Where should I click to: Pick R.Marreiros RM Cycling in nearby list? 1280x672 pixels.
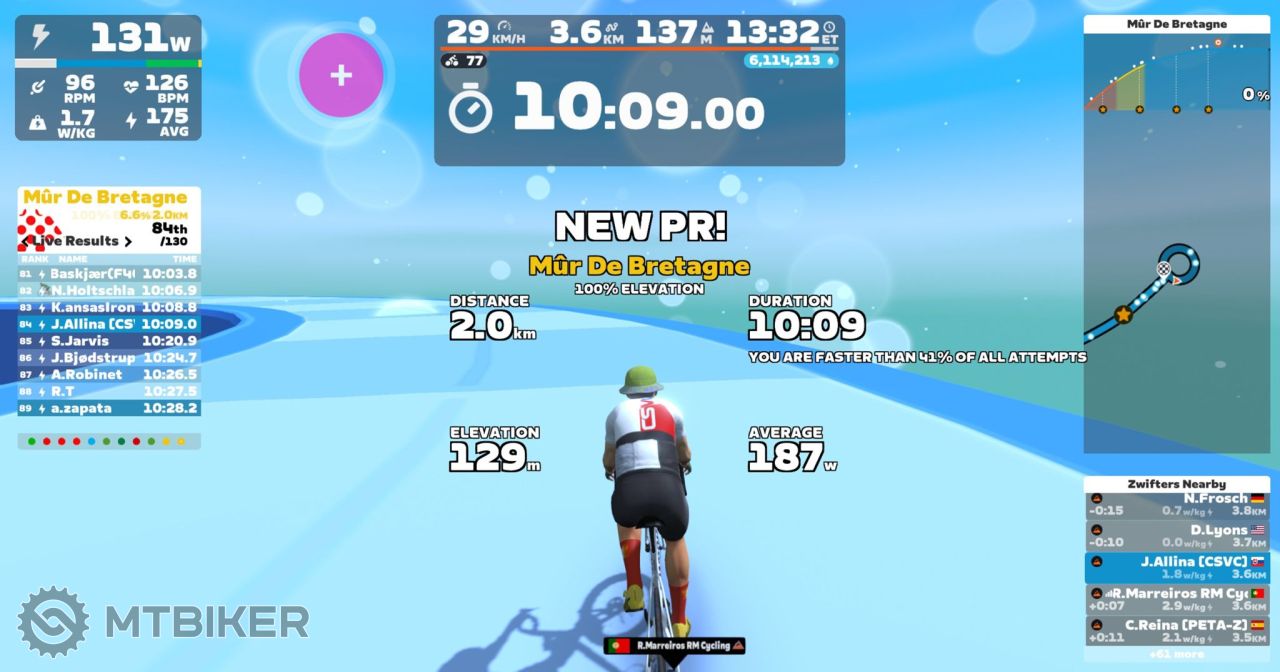[x=1177, y=599]
